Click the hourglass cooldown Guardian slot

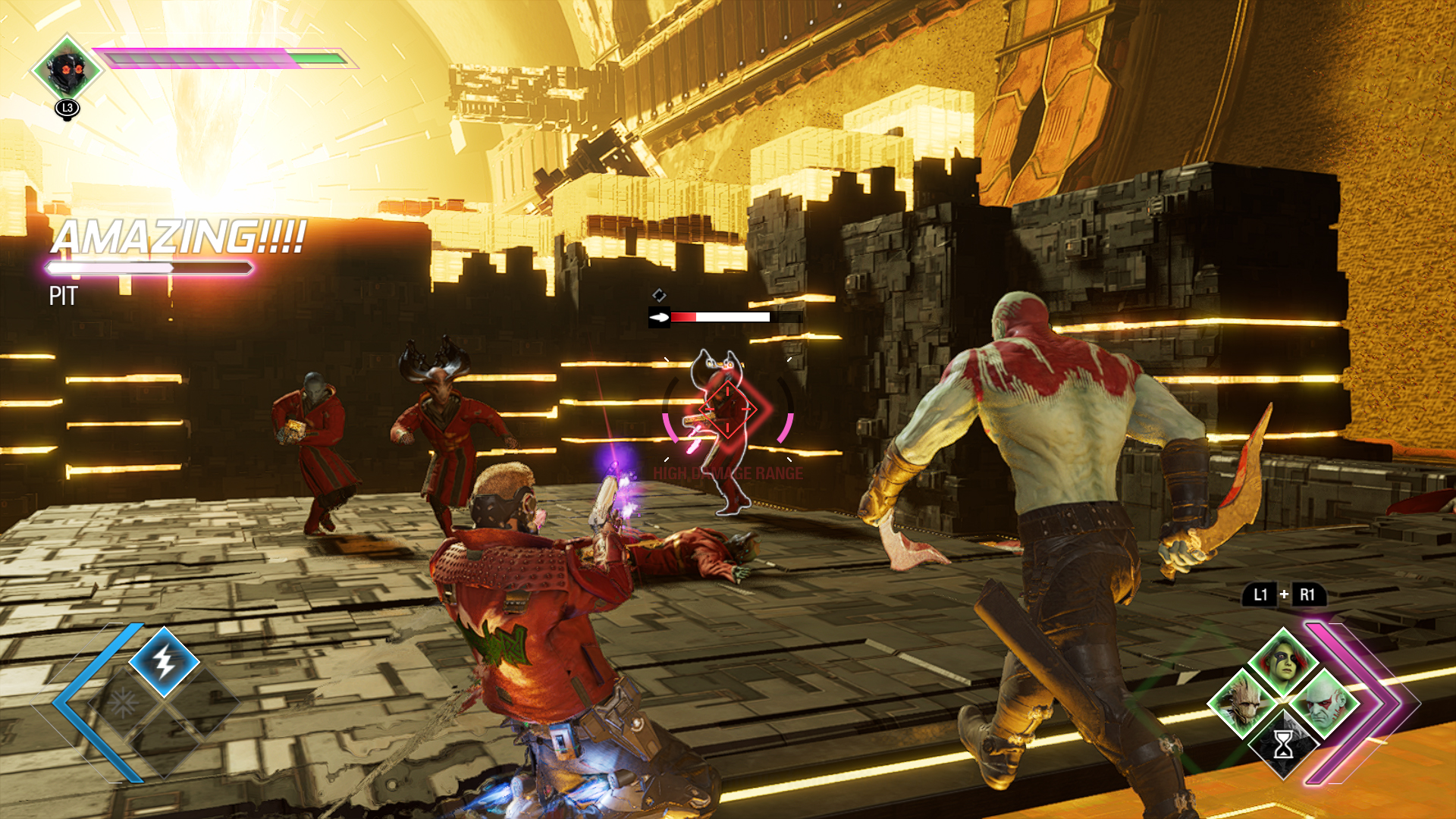click(1283, 745)
